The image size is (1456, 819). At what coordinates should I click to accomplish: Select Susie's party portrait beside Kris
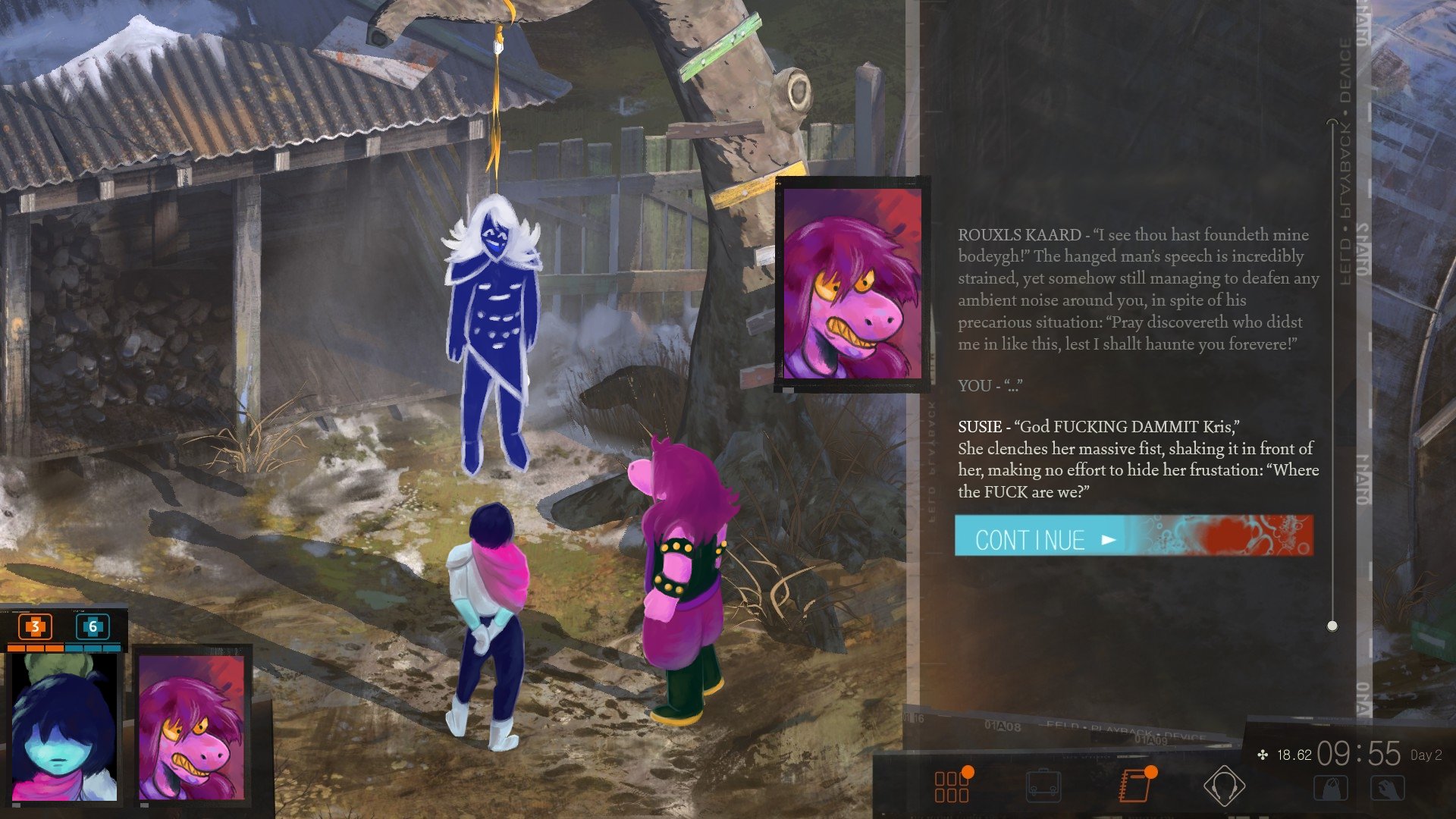tap(192, 726)
